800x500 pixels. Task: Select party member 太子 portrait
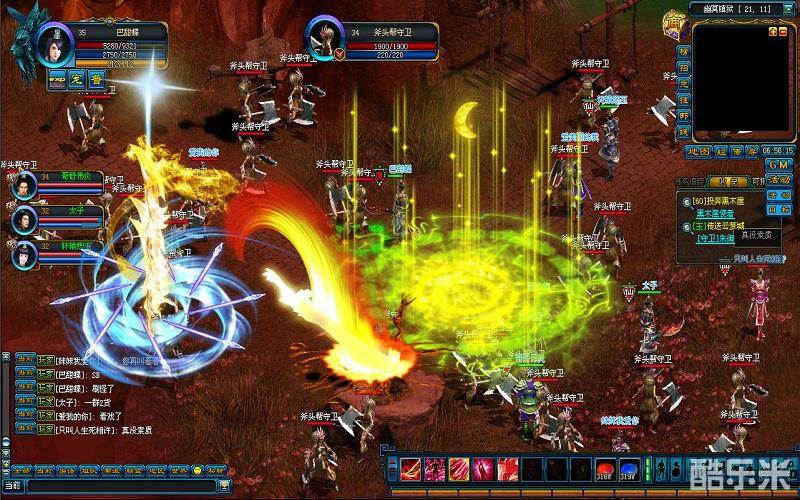(24, 219)
